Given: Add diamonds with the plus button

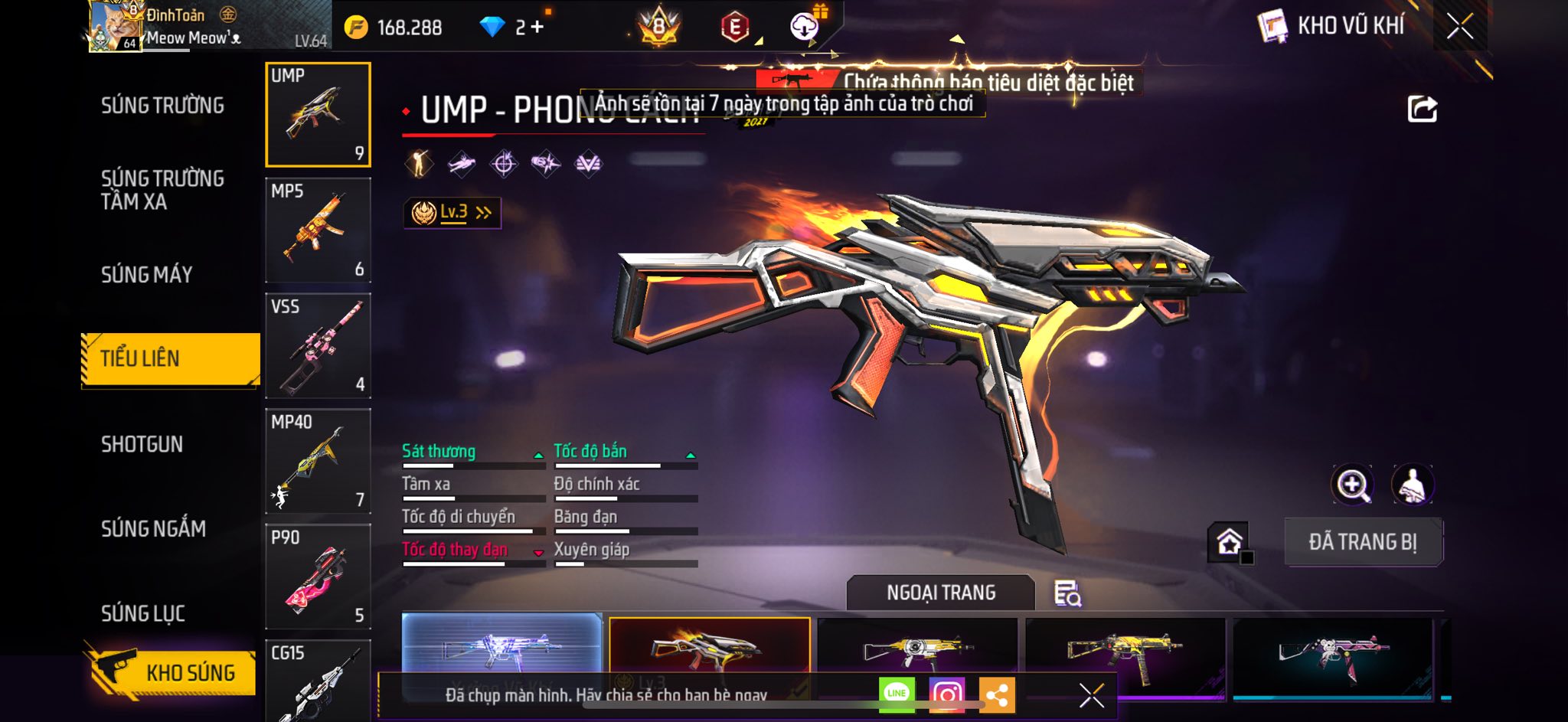Looking at the screenshot, I should click(537, 28).
